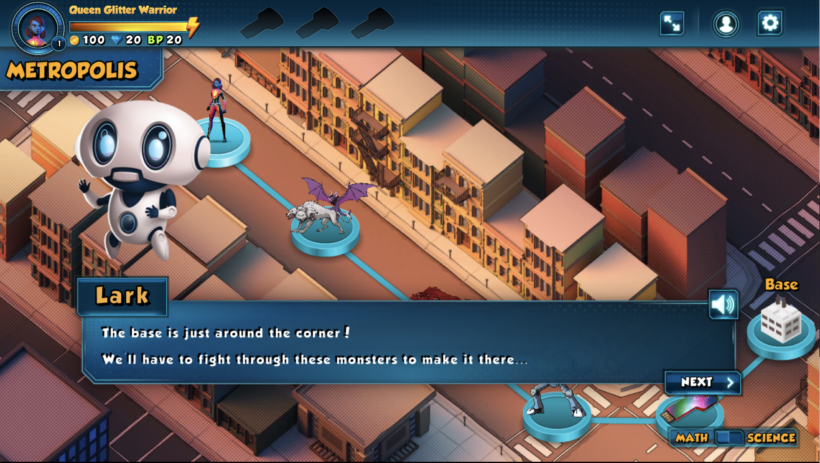Image resolution: width=820 pixels, height=463 pixels.
Task: Click the Queen Glitter Warrior avatar portrait
Action: pos(38,25)
